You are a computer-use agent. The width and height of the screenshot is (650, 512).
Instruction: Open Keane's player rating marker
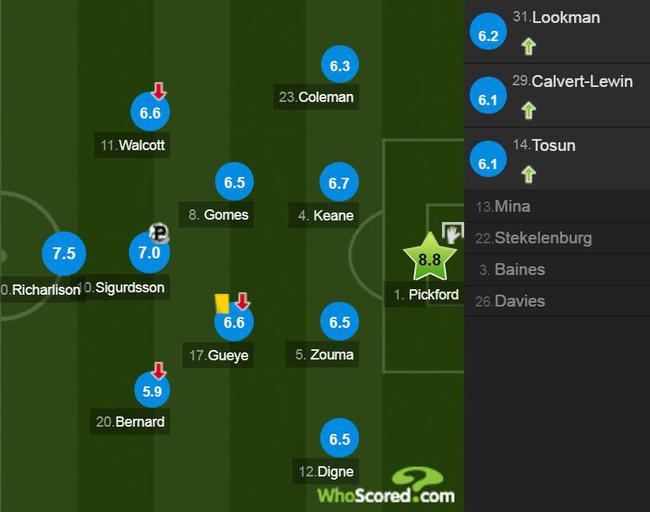point(340,183)
